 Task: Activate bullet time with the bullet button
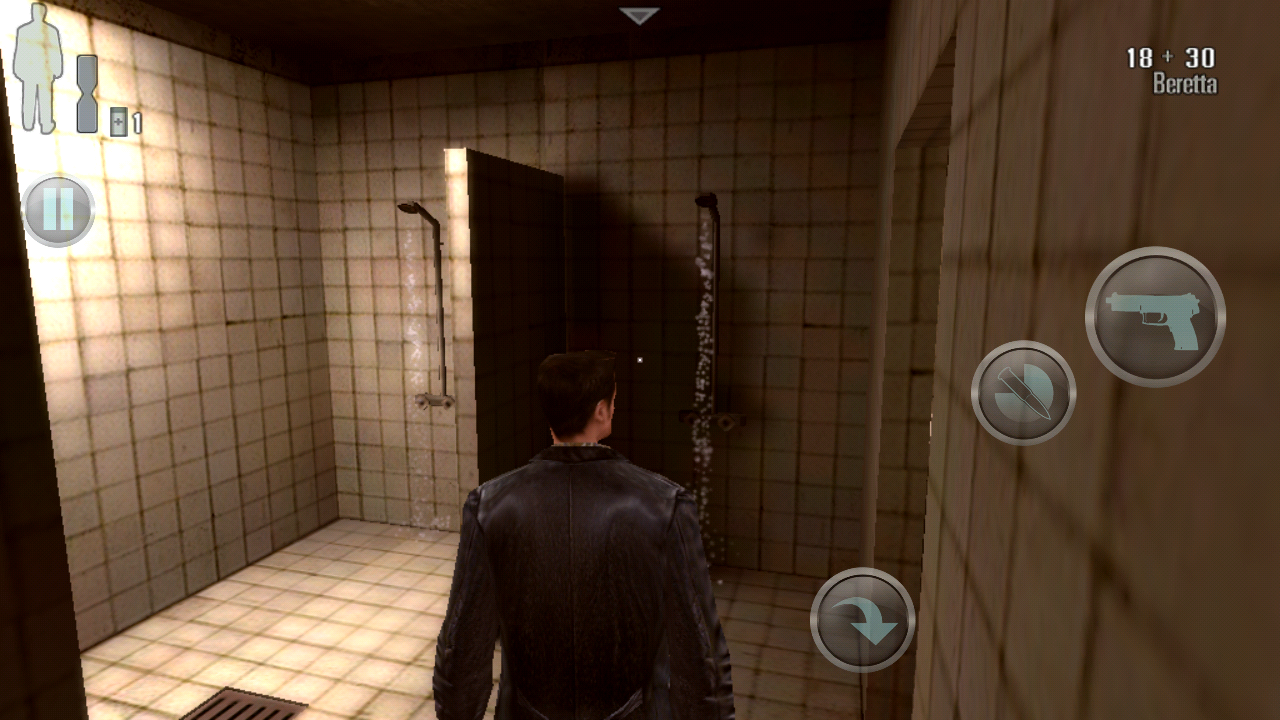[x=1023, y=393]
